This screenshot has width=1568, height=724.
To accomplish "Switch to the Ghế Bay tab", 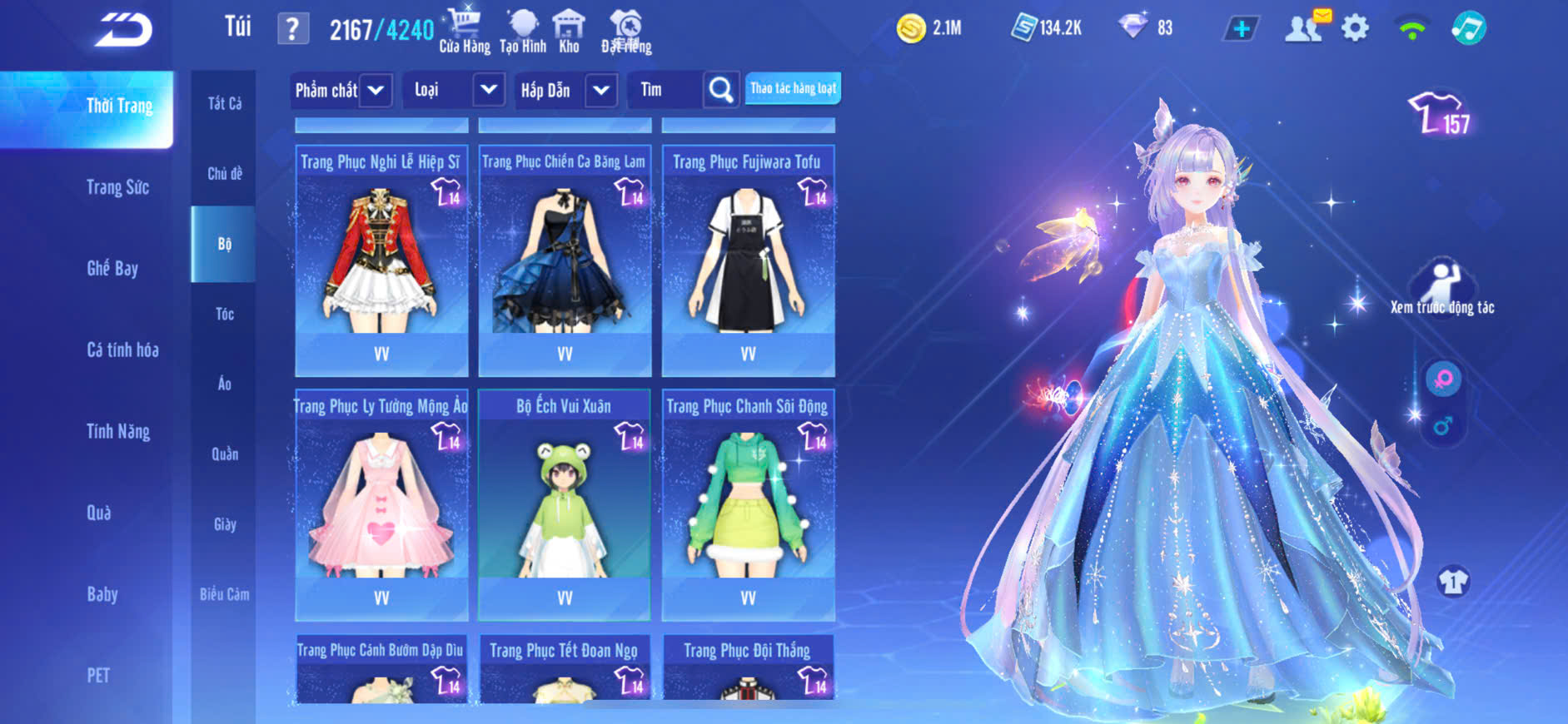I will coord(112,268).
